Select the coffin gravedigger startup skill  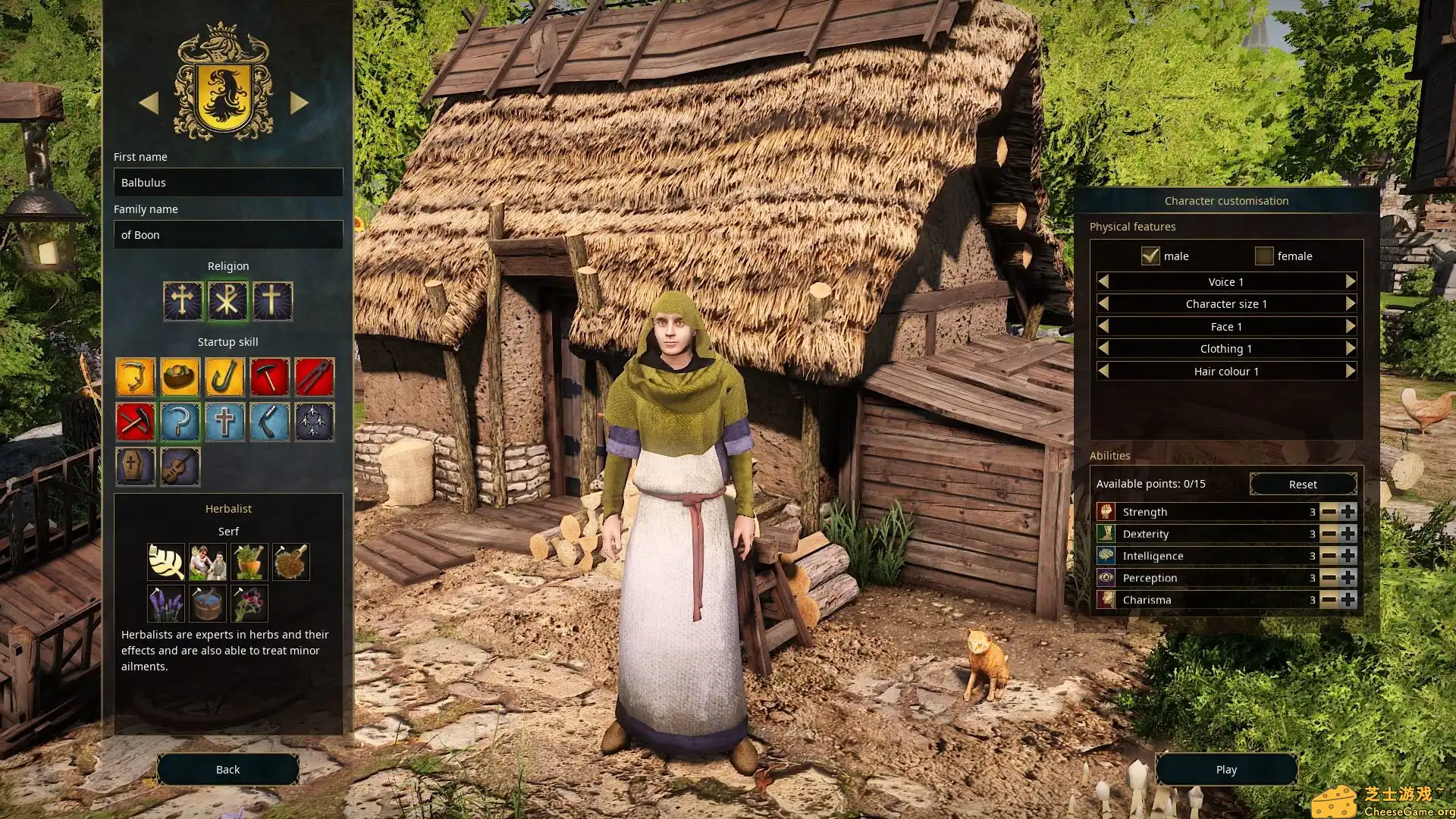tap(135, 466)
